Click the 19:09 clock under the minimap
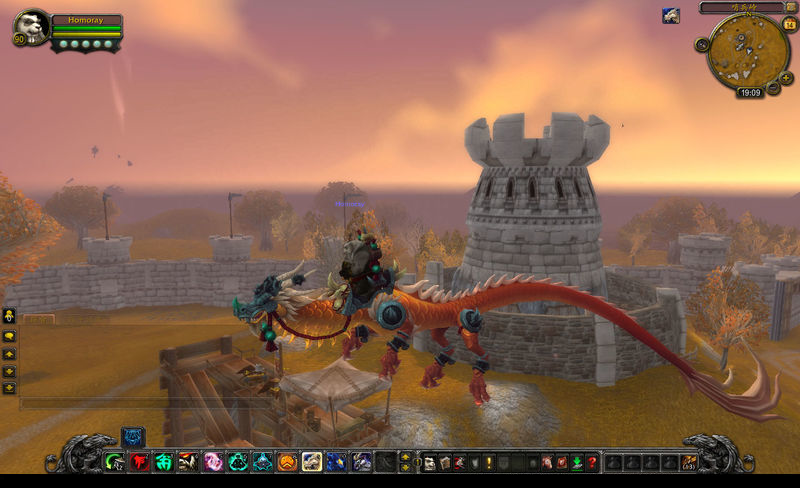The width and height of the screenshot is (800, 488). (749, 92)
